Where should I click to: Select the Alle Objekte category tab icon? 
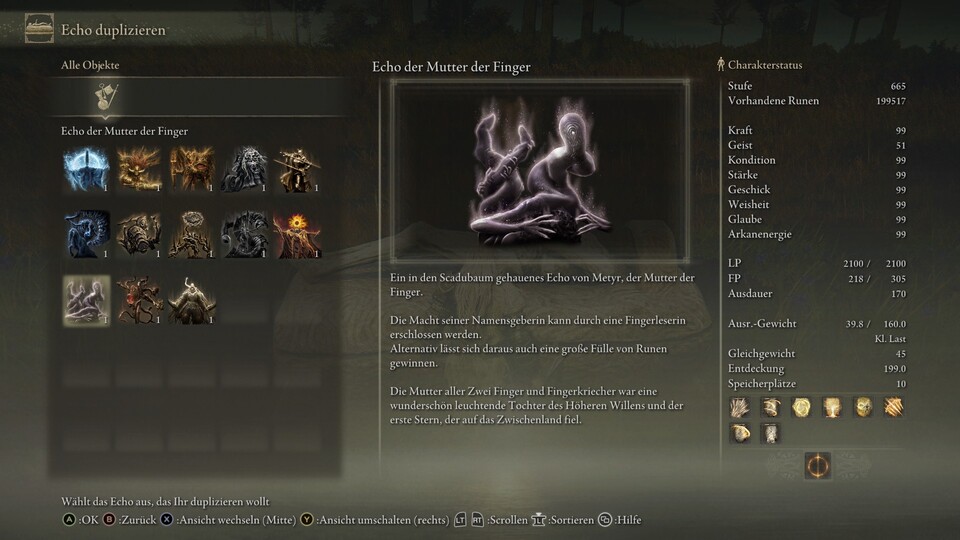102,97
